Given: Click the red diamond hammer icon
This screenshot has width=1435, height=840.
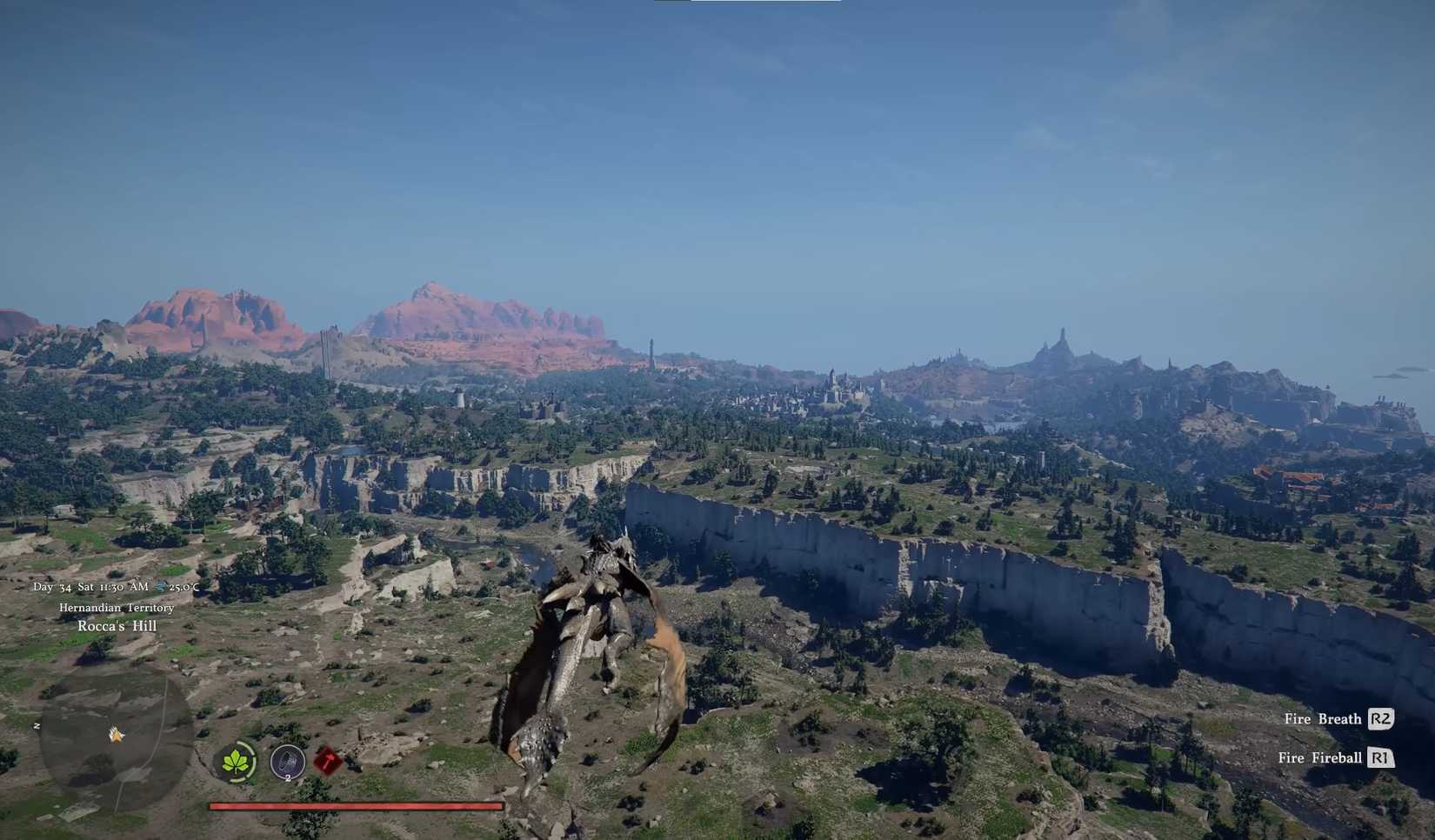Looking at the screenshot, I should (x=328, y=761).
